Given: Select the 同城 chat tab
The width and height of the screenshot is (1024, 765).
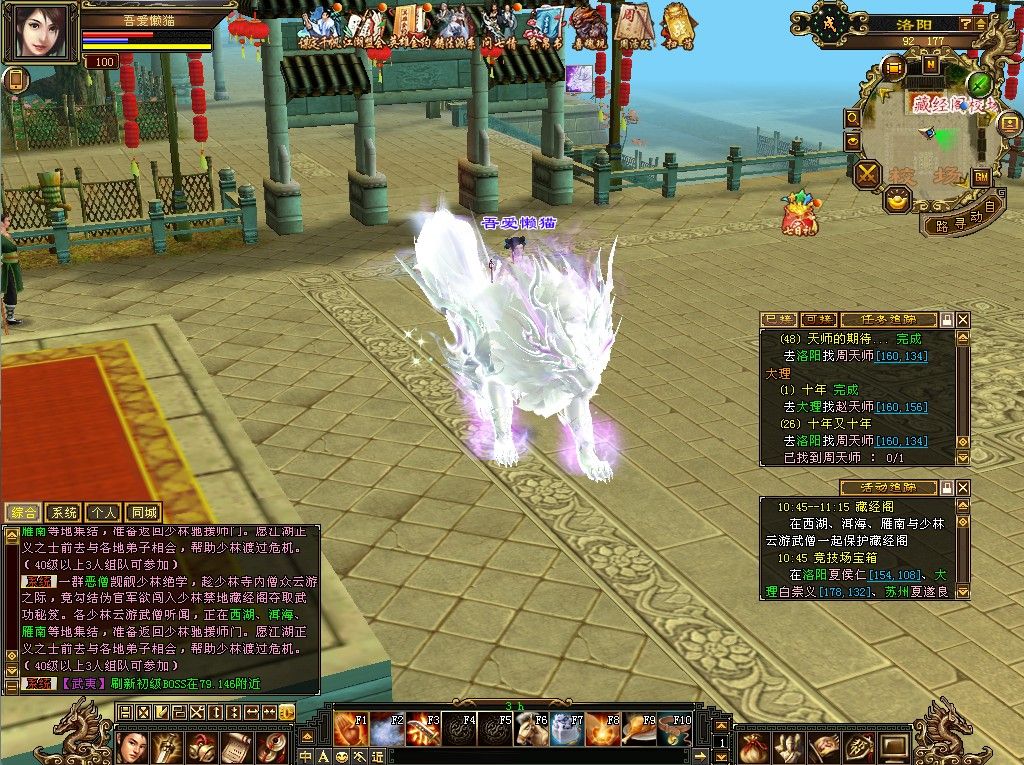Looking at the screenshot, I should click(143, 512).
